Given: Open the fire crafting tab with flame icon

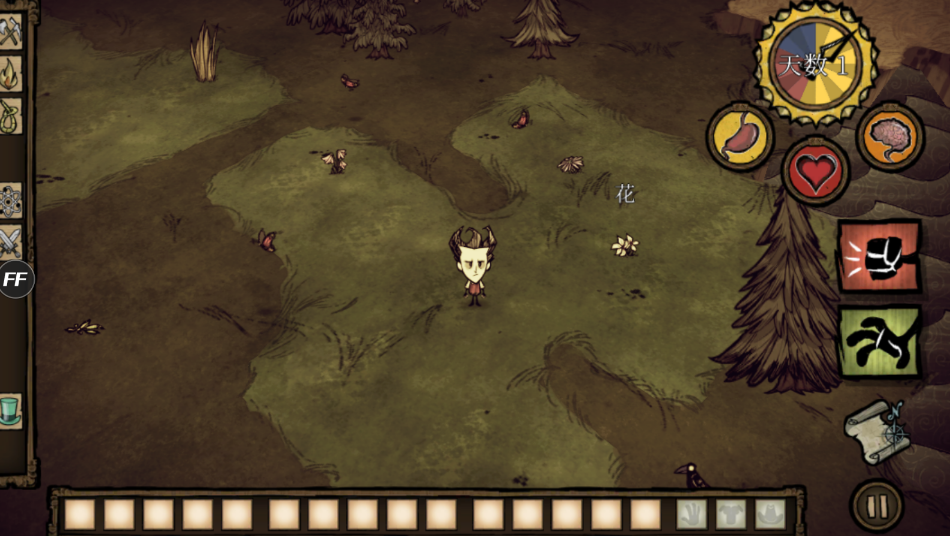Looking at the screenshot, I should tap(10, 74).
